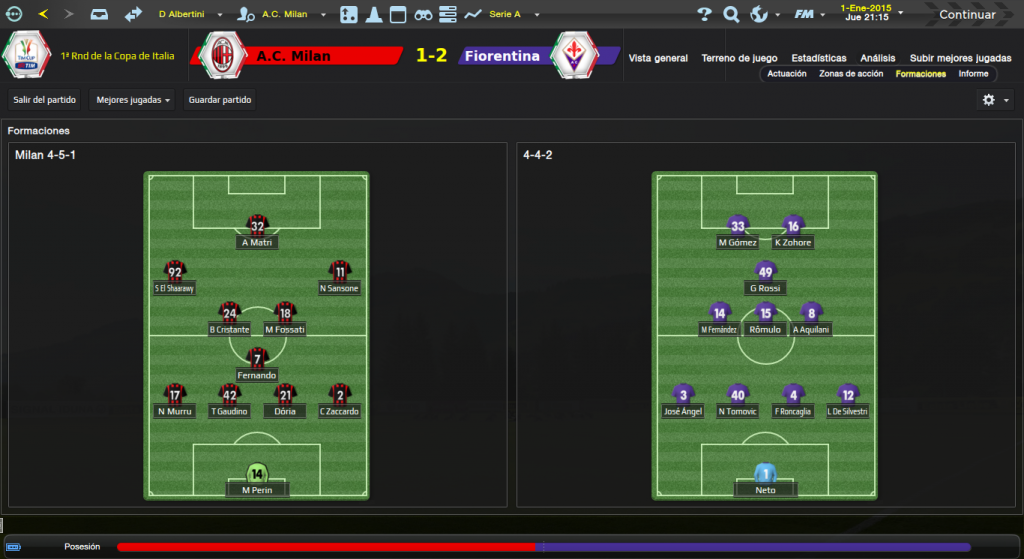Show the Estadísticas tab
Viewport: 1024px width, 559px height.
coord(818,58)
